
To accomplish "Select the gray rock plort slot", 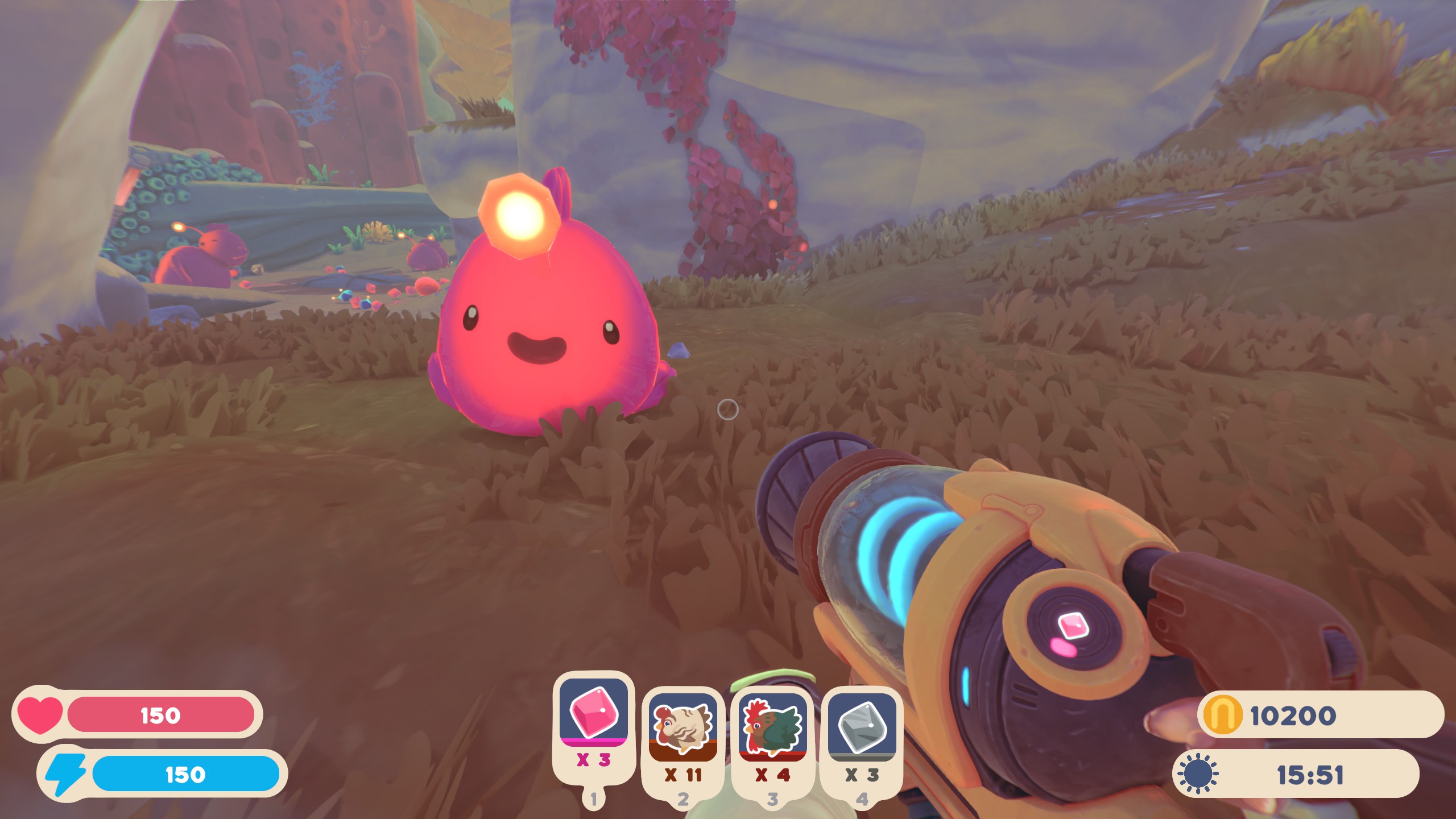I will pos(862,727).
